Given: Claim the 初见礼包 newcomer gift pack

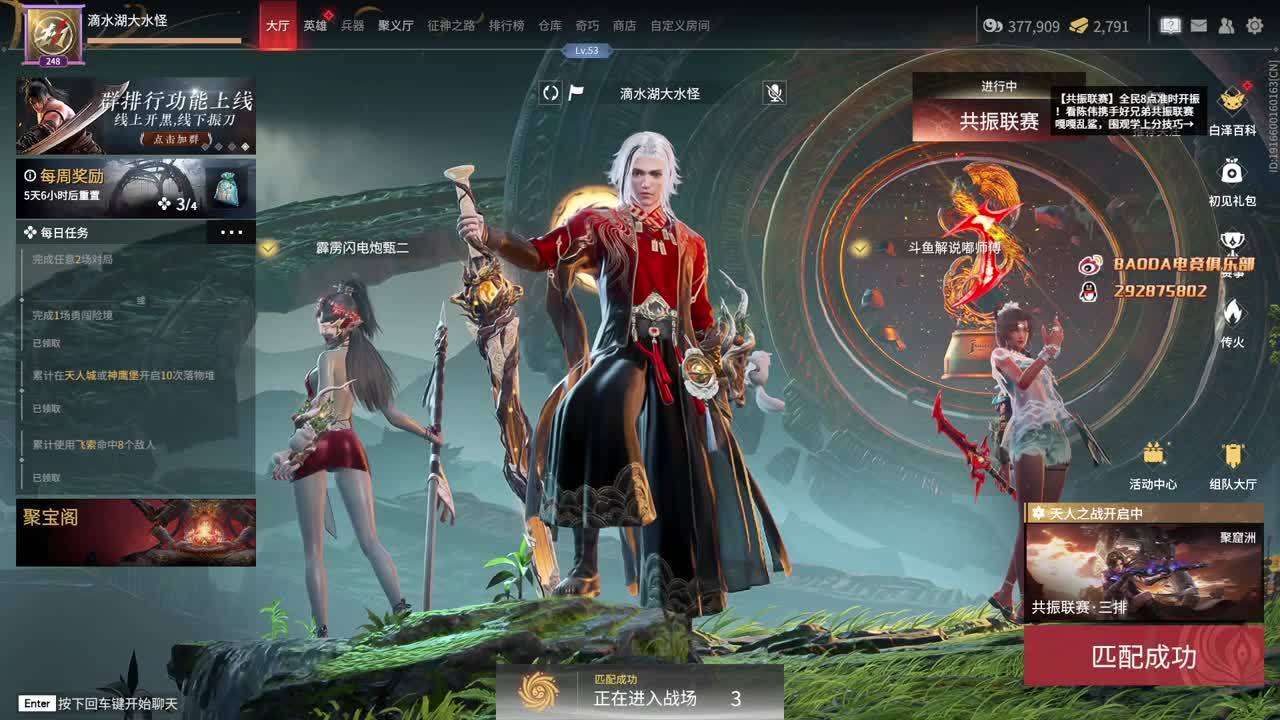Looking at the screenshot, I should click(x=1232, y=170).
